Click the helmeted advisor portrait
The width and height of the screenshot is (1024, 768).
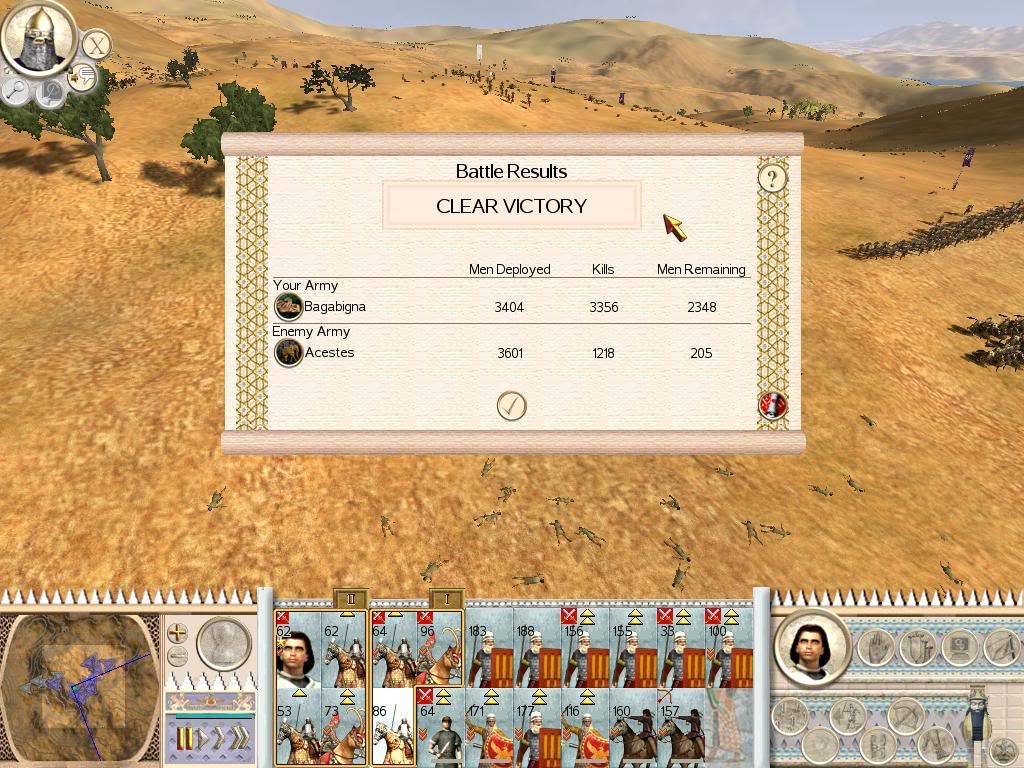[38, 40]
